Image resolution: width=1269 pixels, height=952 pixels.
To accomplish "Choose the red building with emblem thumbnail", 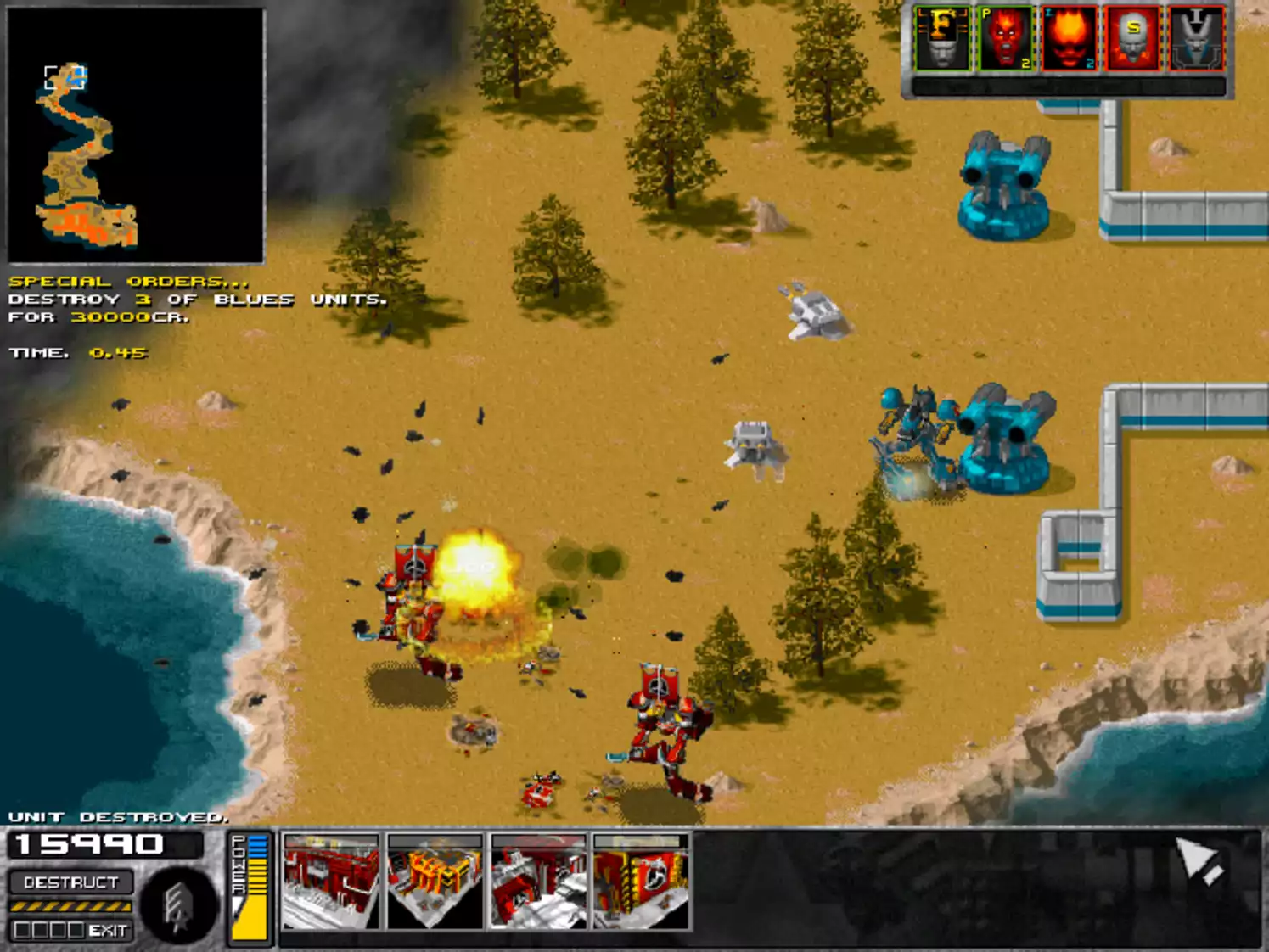I will [641, 881].
